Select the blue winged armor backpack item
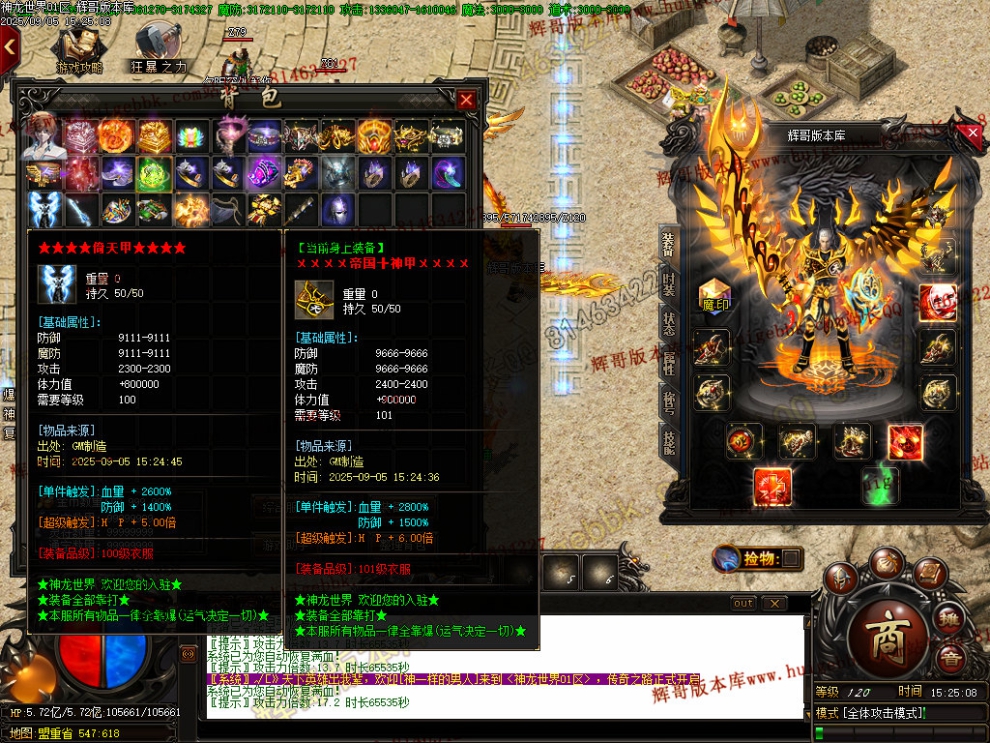This screenshot has height=743, width=990. (x=43, y=210)
